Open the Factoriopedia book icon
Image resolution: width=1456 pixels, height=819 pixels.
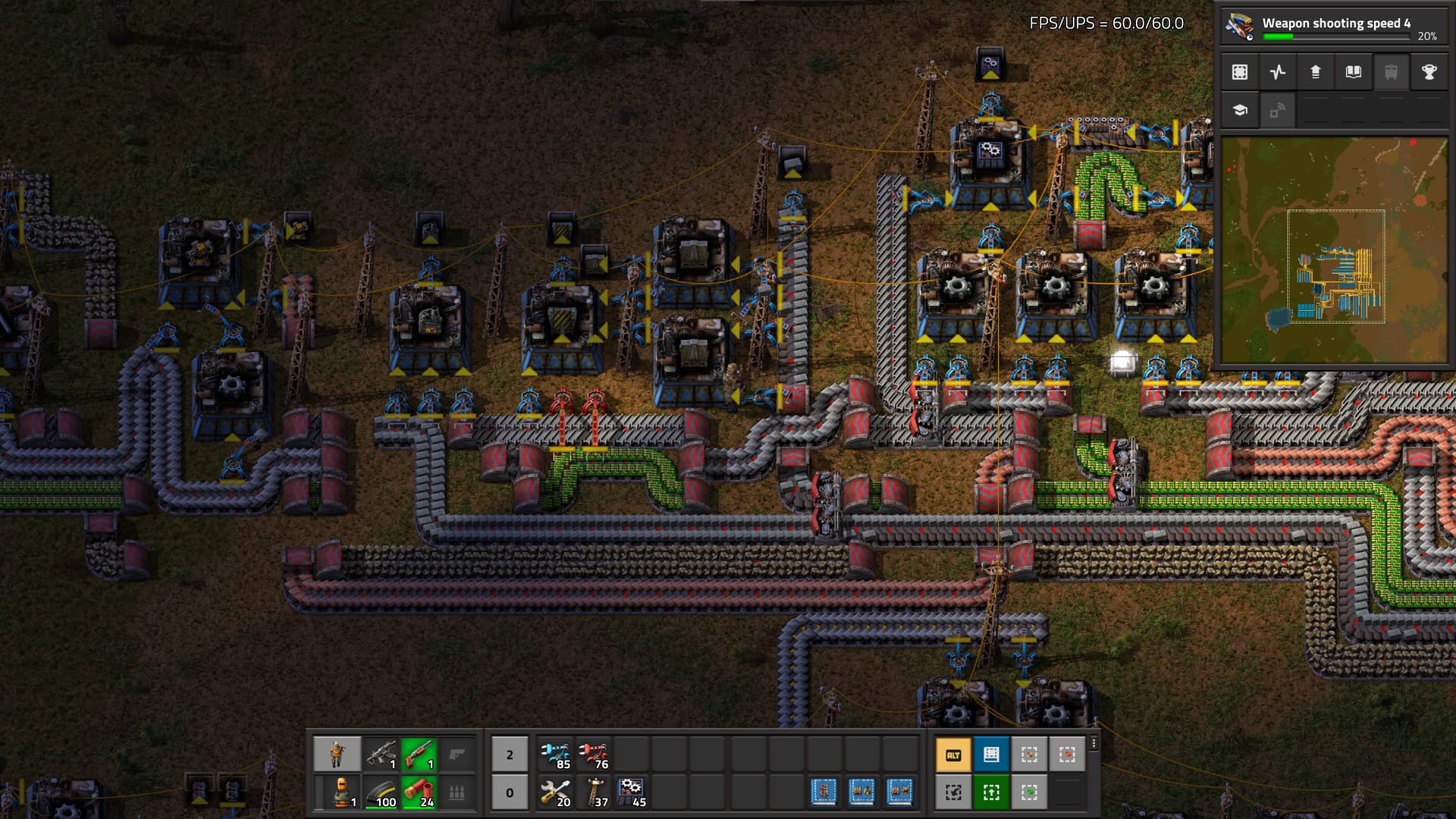(x=1354, y=72)
